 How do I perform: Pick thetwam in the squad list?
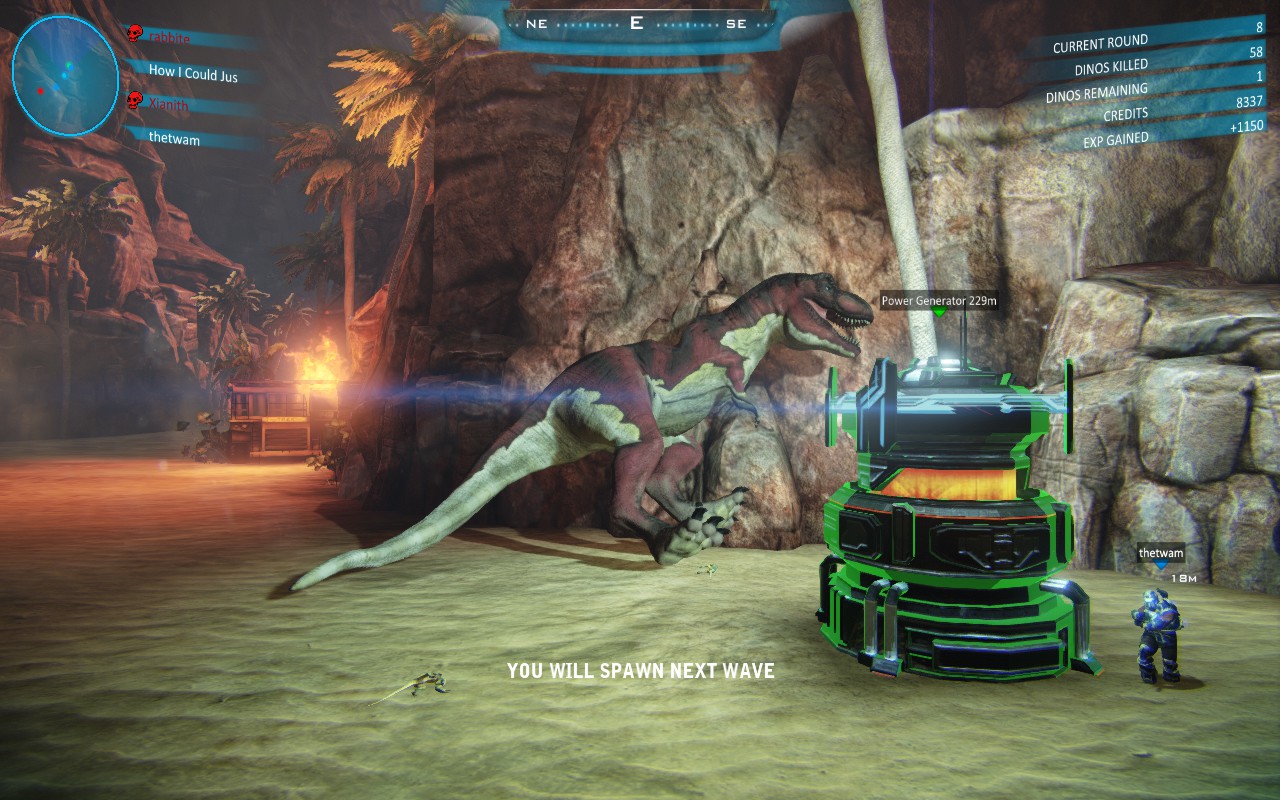point(174,139)
